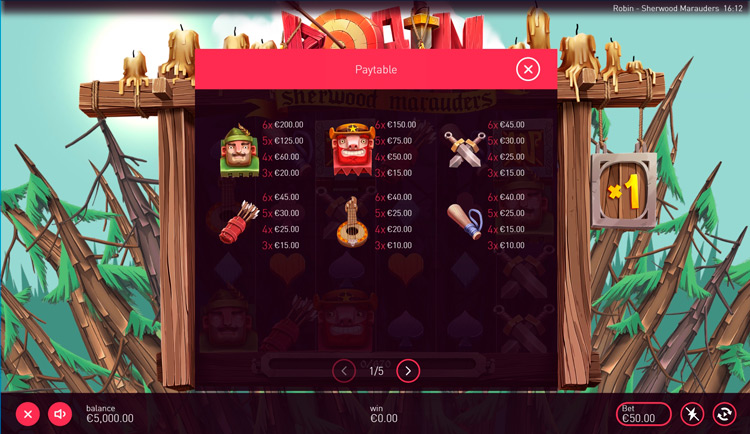The image size is (750, 434).
Task: Mute the game sound
Action: [60, 414]
